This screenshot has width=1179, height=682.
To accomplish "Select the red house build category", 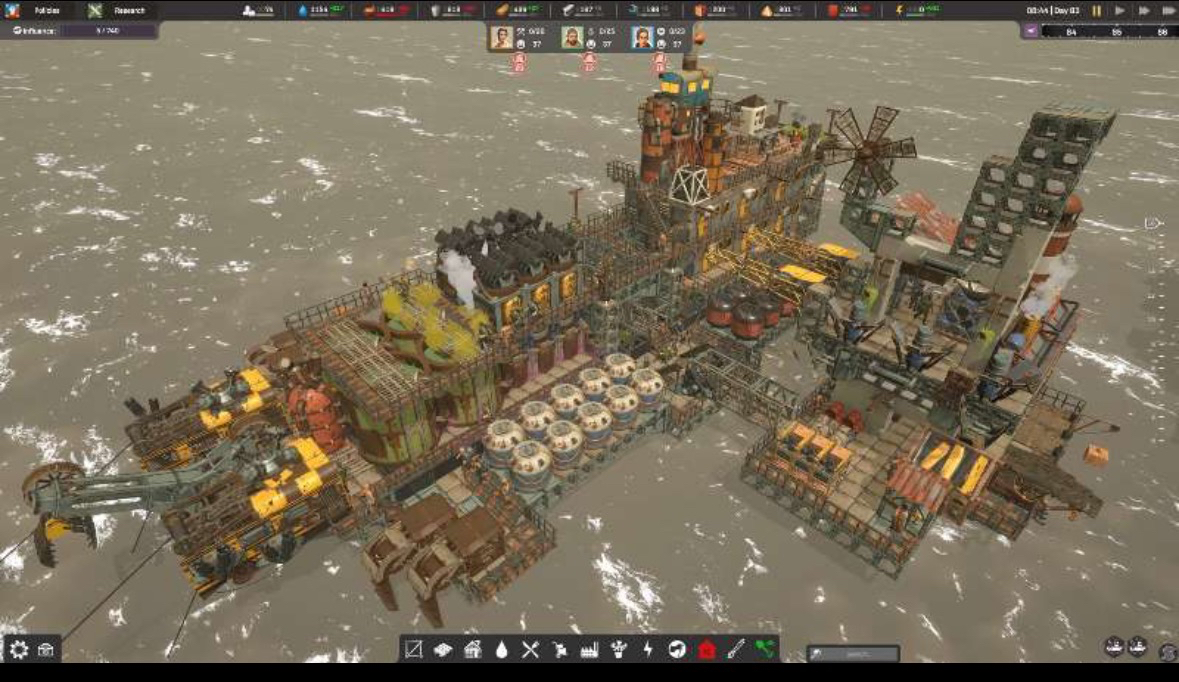I will [x=707, y=649].
